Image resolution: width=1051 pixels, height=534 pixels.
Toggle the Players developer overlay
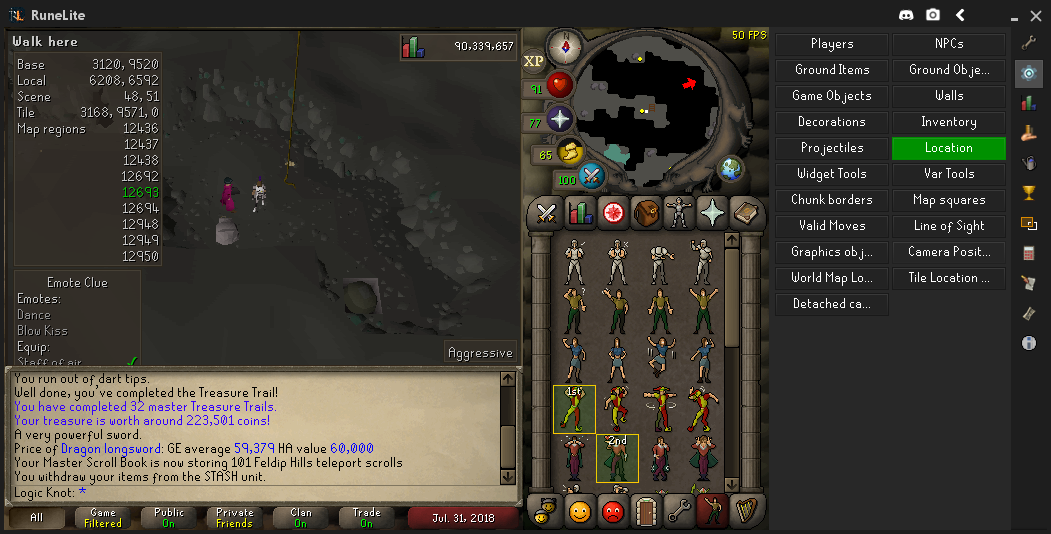coord(832,44)
